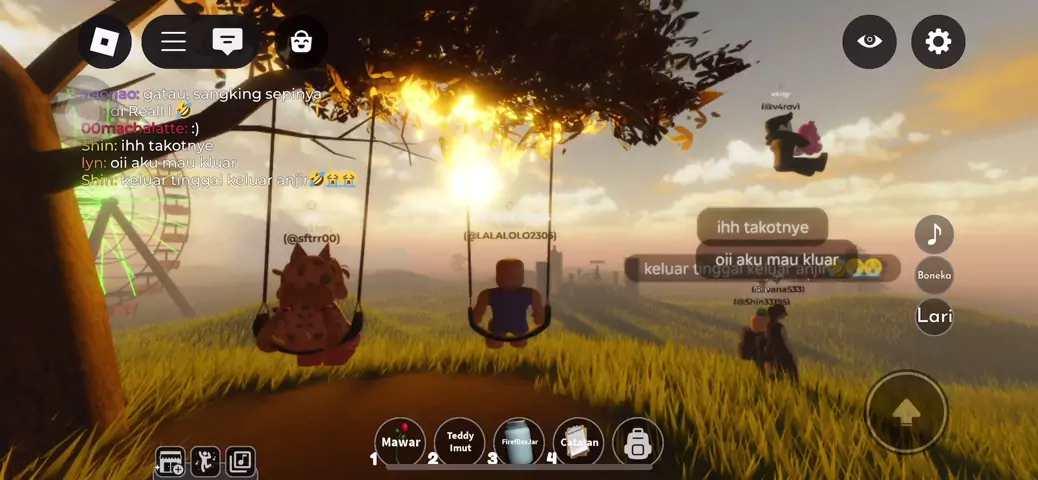Tap the jump arrow button
The height and width of the screenshot is (480, 1038).
pos(906,411)
